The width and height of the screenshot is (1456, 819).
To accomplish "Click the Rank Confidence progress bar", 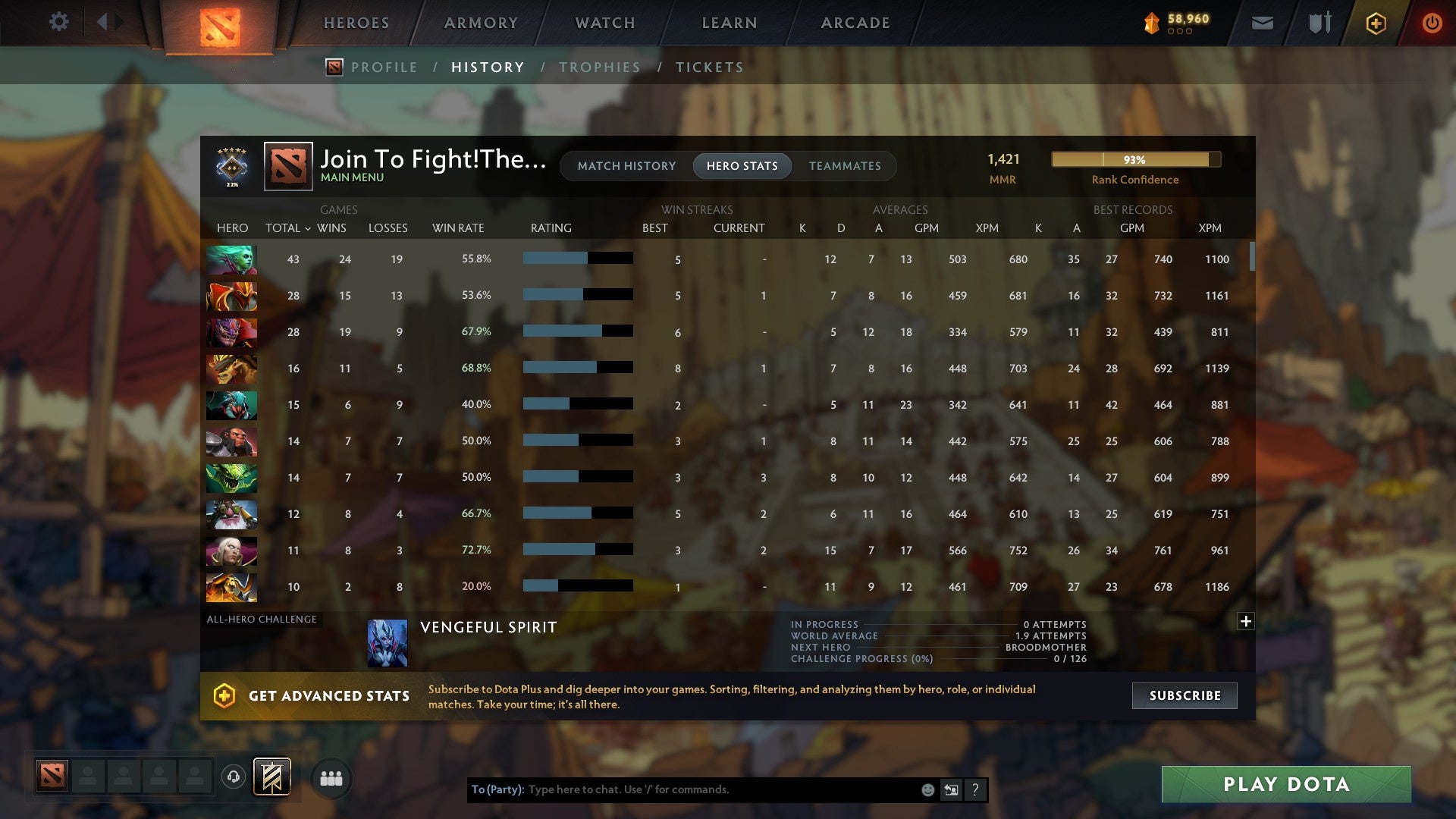I will [x=1135, y=159].
